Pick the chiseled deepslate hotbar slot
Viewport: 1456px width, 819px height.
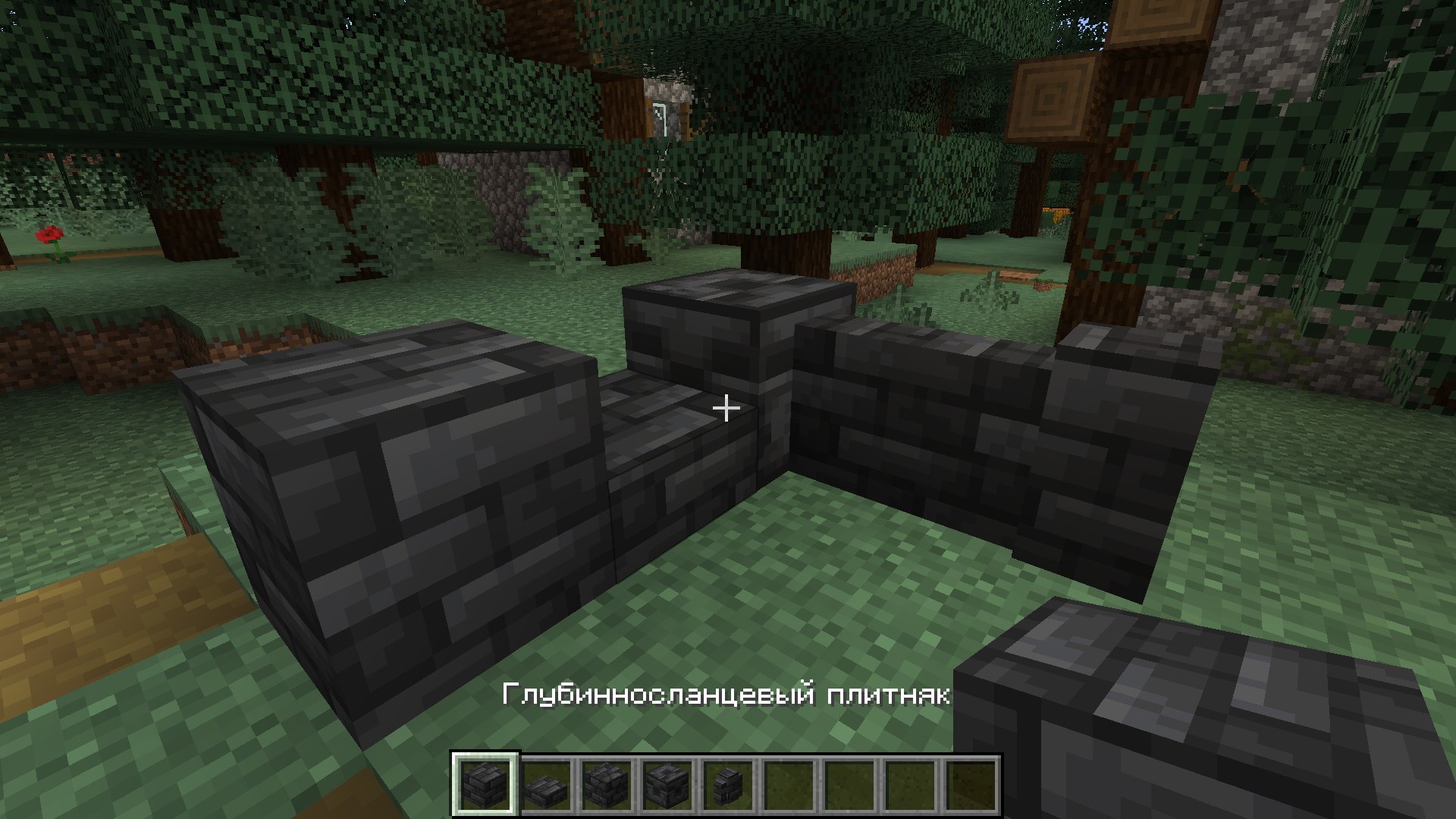pyautogui.click(x=667, y=785)
